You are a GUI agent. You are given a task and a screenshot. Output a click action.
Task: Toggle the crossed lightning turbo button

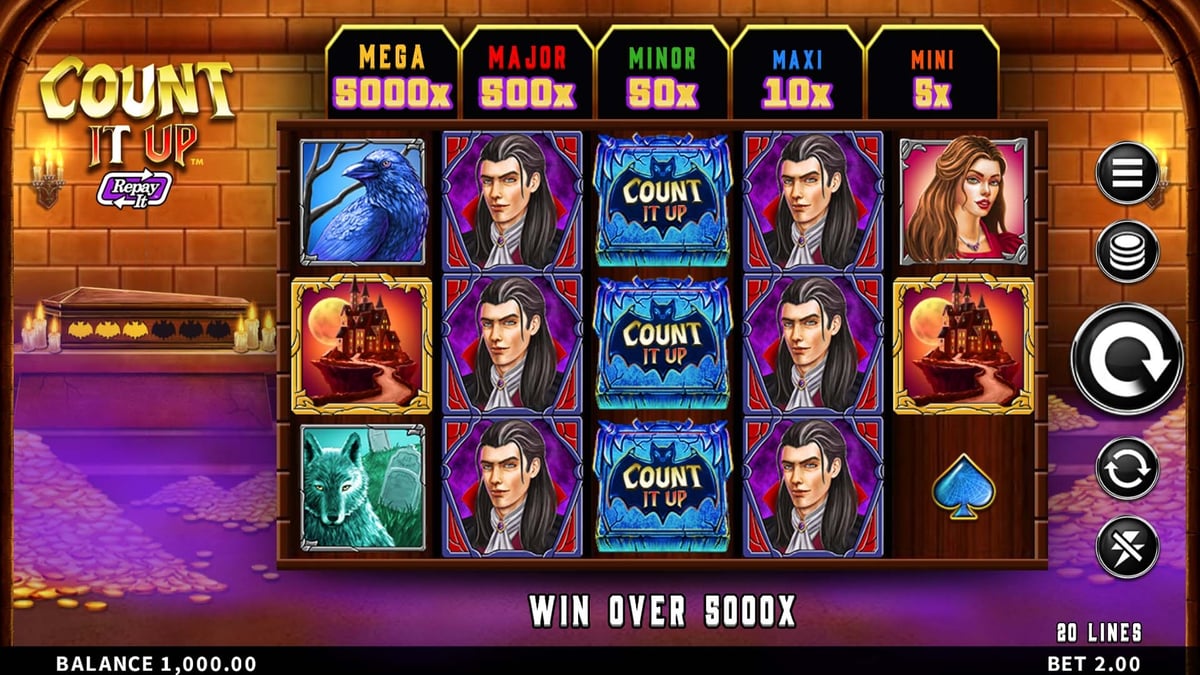click(x=1127, y=547)
